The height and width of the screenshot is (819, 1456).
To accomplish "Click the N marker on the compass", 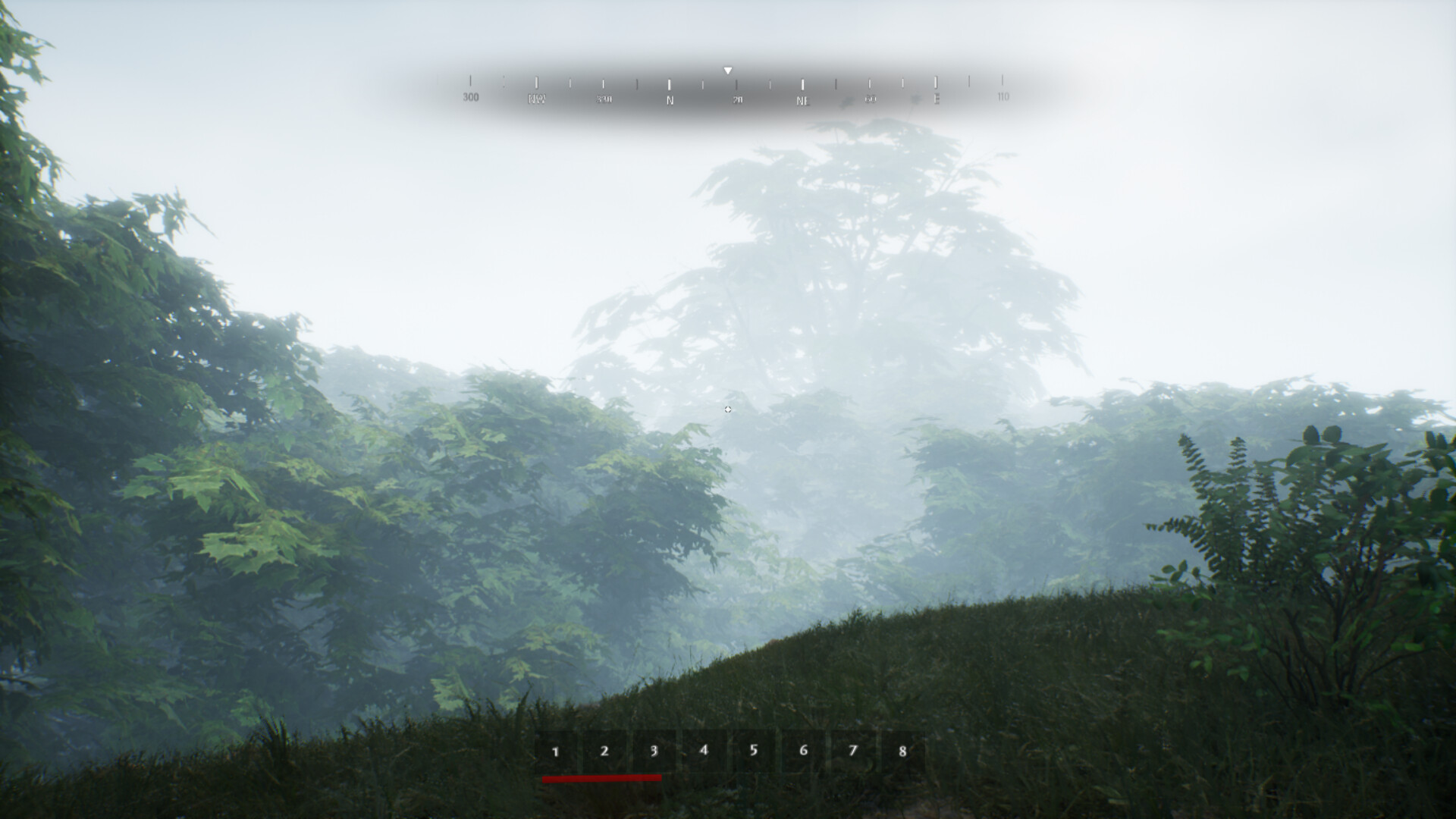I will (669, 98).
